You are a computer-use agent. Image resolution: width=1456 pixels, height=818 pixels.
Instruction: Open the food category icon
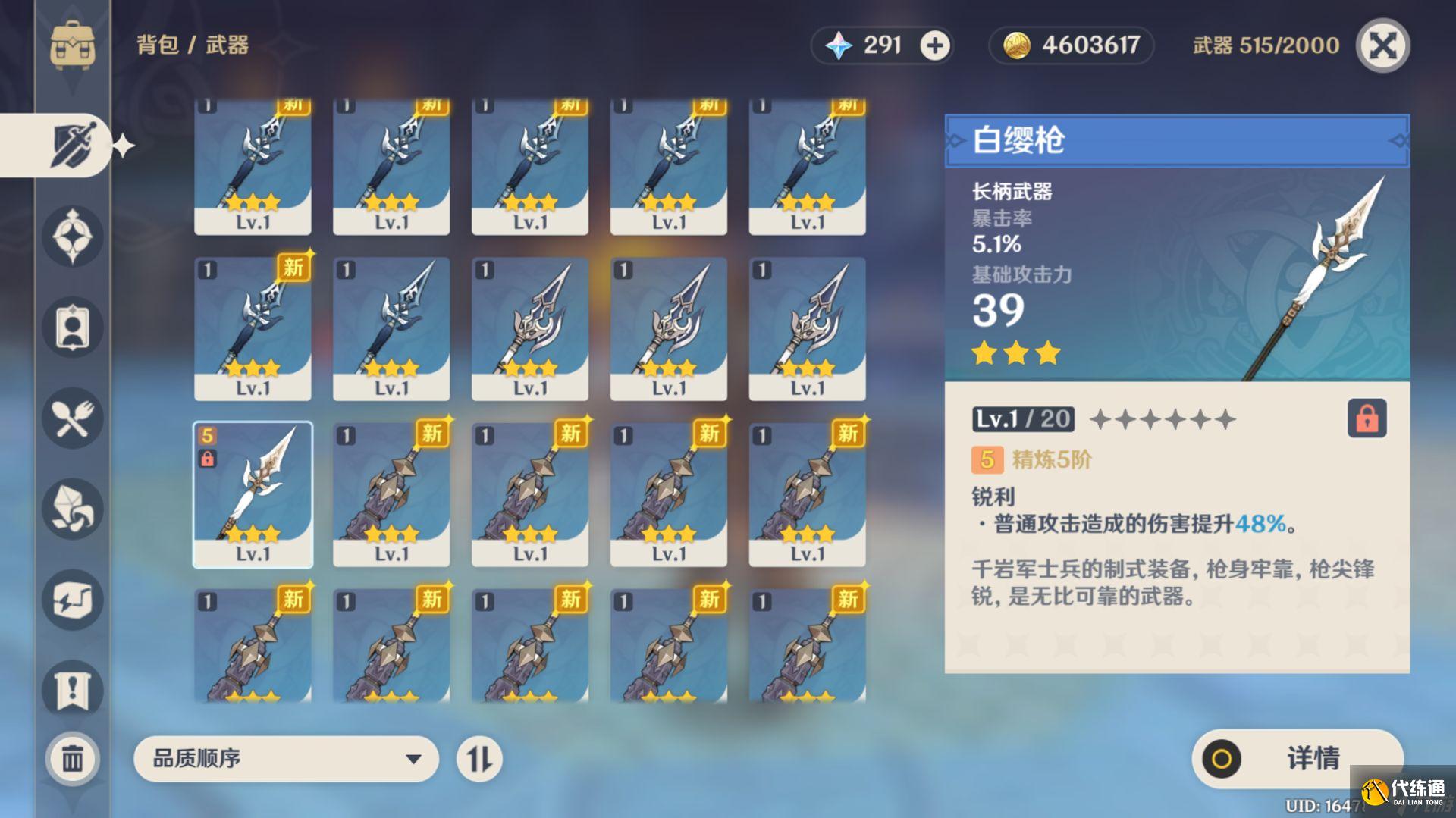(71, 418)
